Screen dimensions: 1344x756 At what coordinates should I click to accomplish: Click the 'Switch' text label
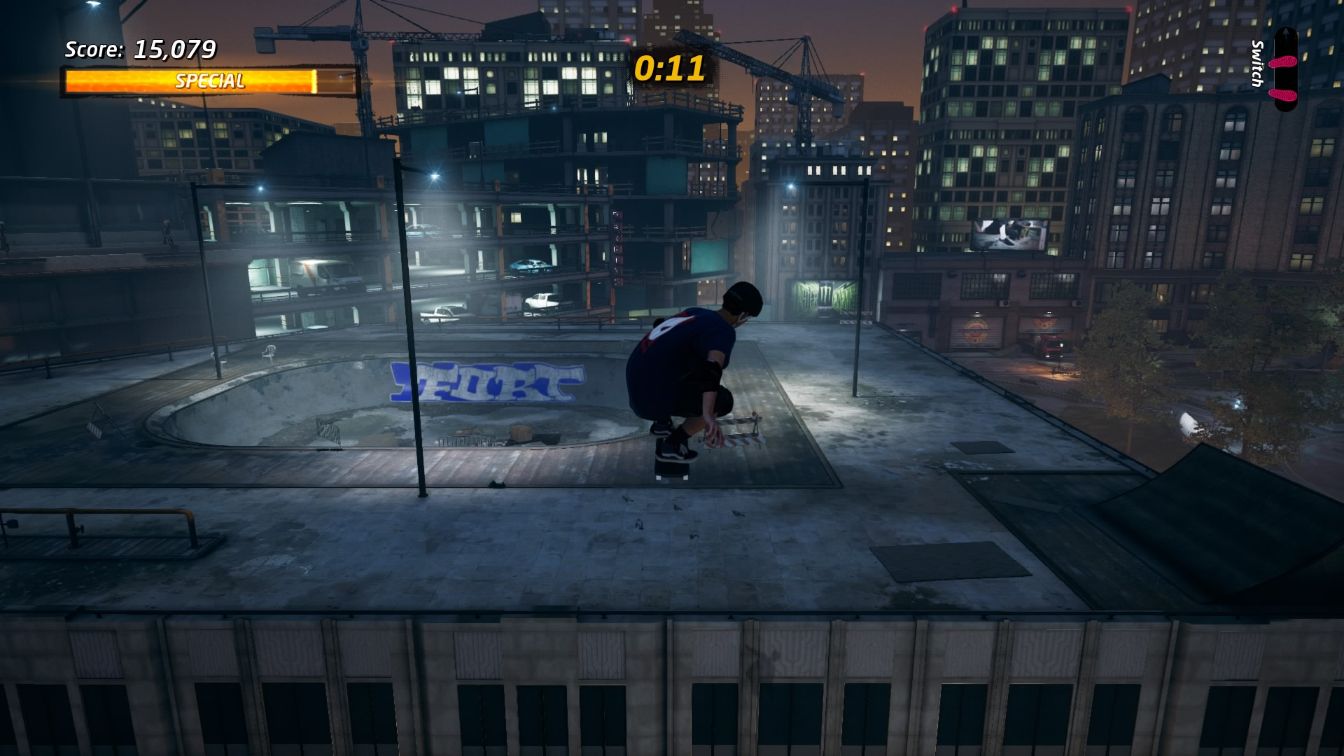tap(1257, 62)
